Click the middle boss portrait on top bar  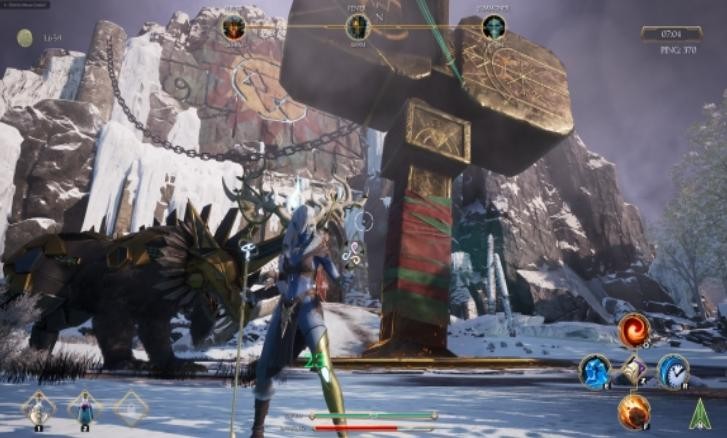[x=357, y=27]
